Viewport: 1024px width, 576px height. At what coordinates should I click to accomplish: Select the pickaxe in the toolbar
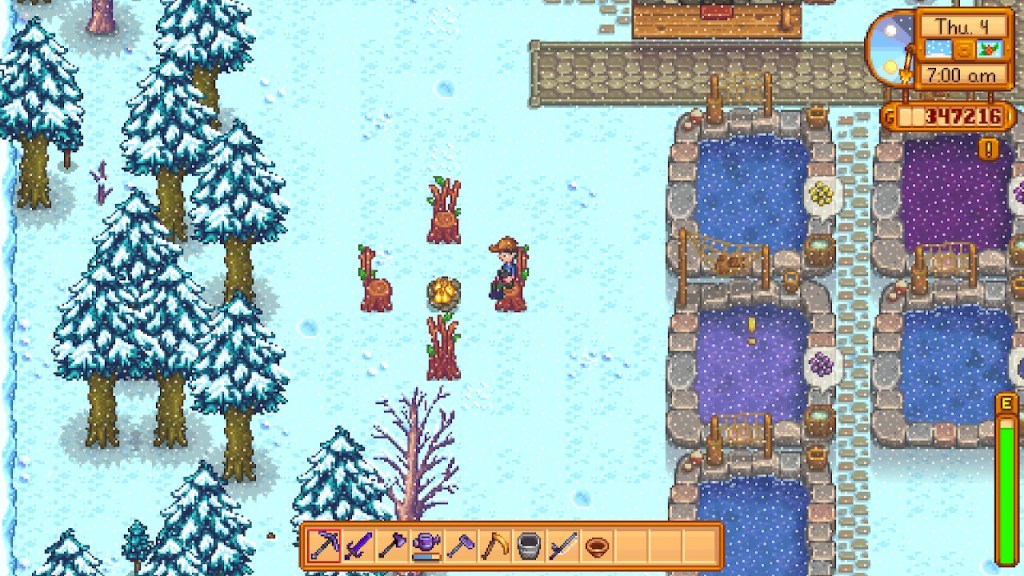point(324,546)
